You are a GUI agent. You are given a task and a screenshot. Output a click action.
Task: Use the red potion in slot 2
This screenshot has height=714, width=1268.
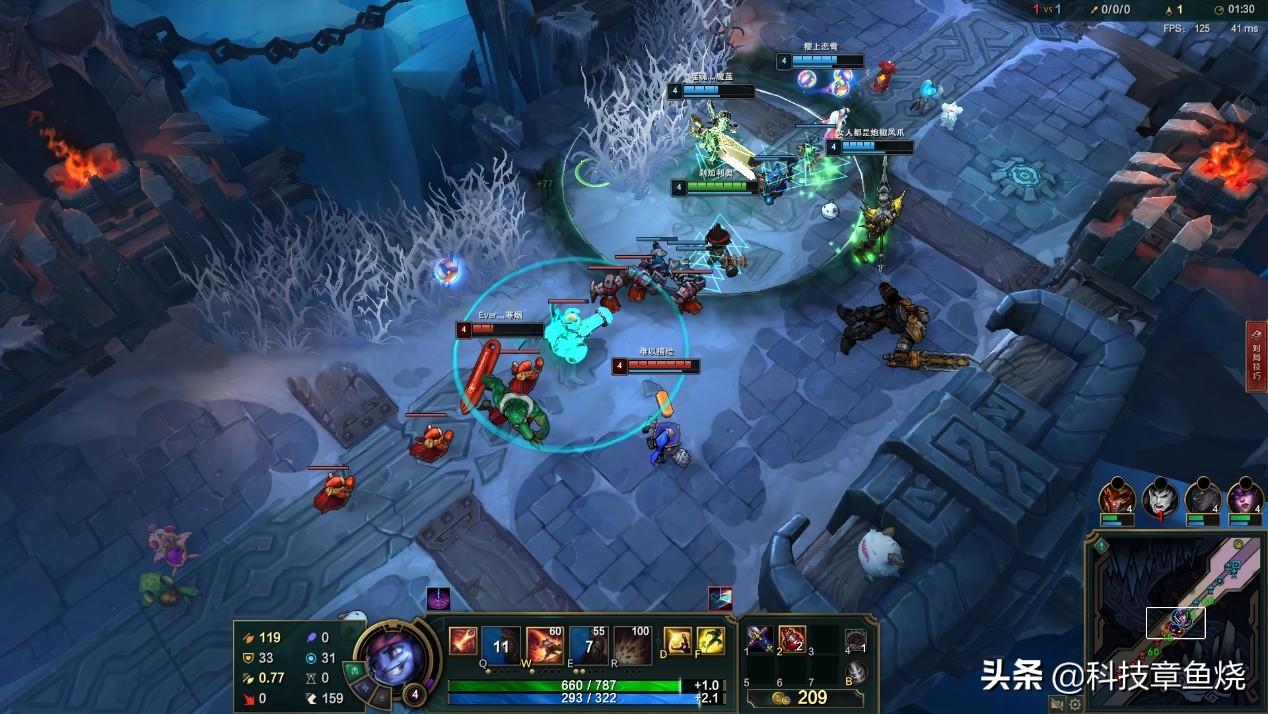point(793,638)
